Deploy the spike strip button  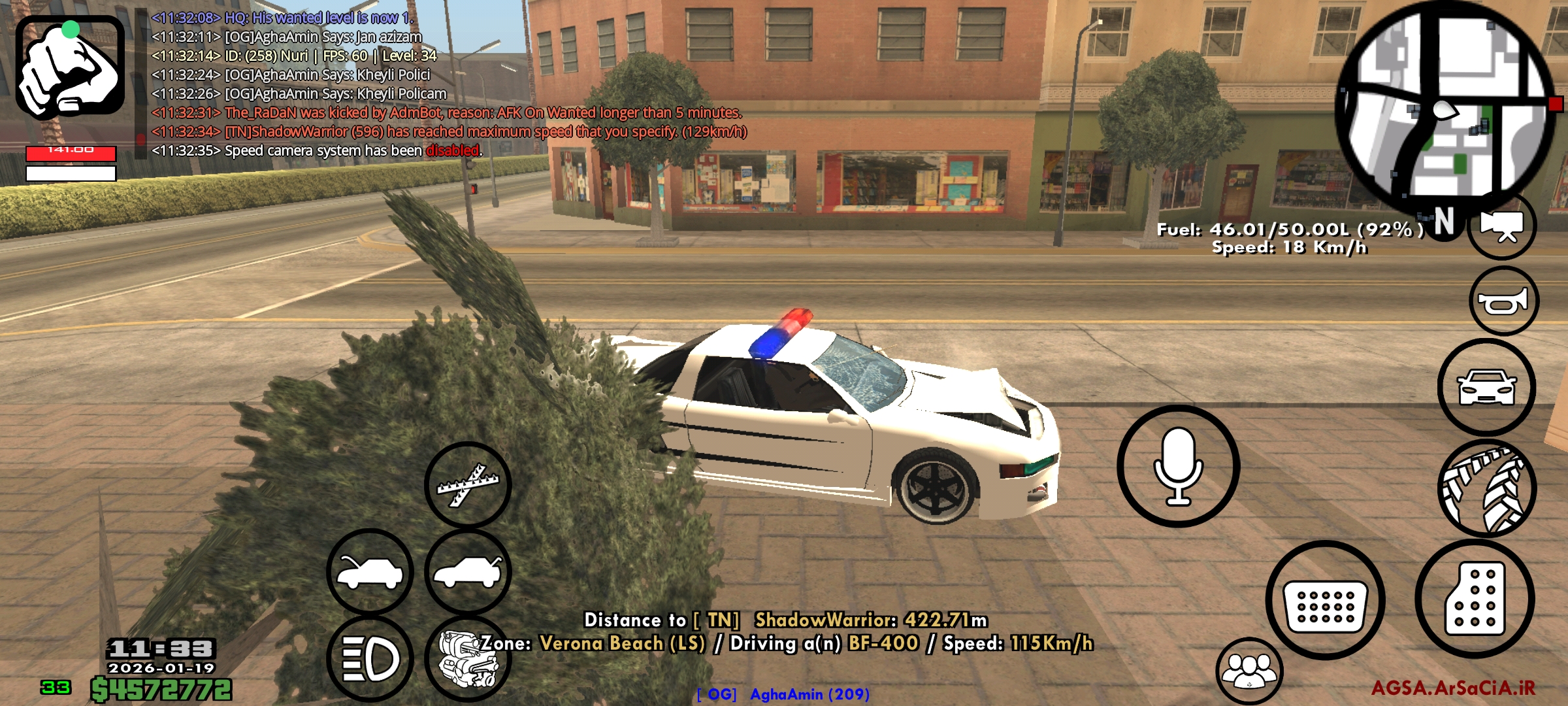tap(468, 485)
